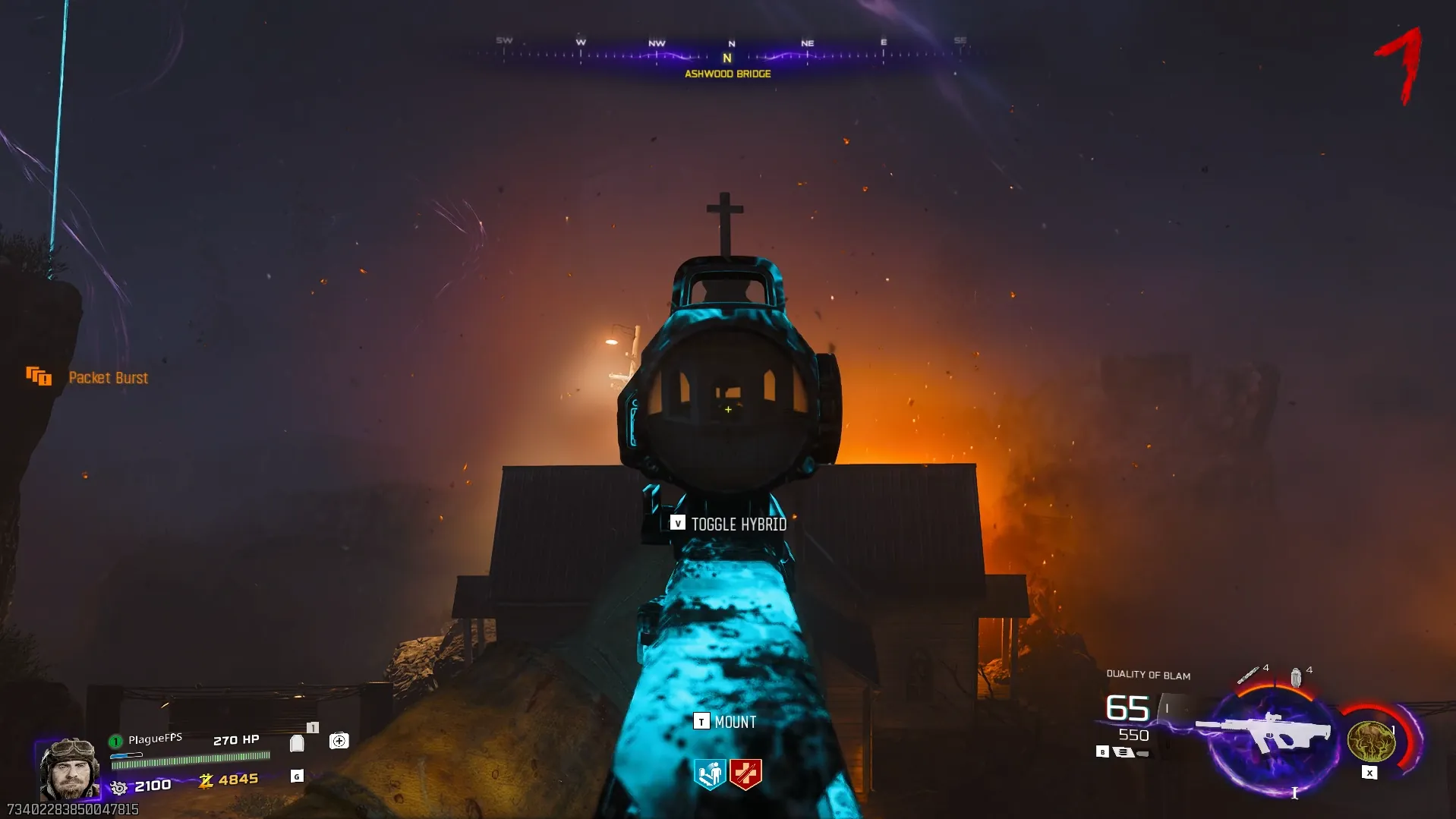Select the red Juggernog perk icon
The image size is (1456, 819).
[x=745, y=774]
